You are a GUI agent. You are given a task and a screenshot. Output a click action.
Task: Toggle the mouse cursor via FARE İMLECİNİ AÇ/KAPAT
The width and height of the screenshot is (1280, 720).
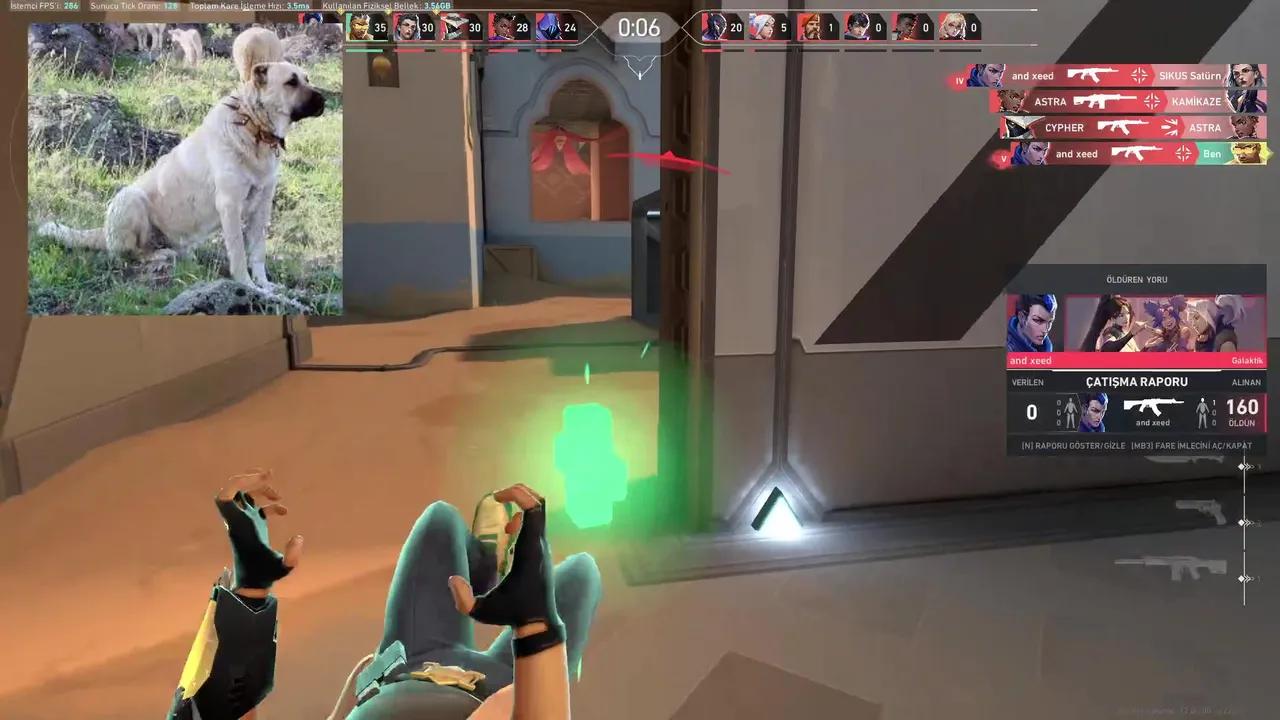pyautogui.click(x=1192, y=445)
